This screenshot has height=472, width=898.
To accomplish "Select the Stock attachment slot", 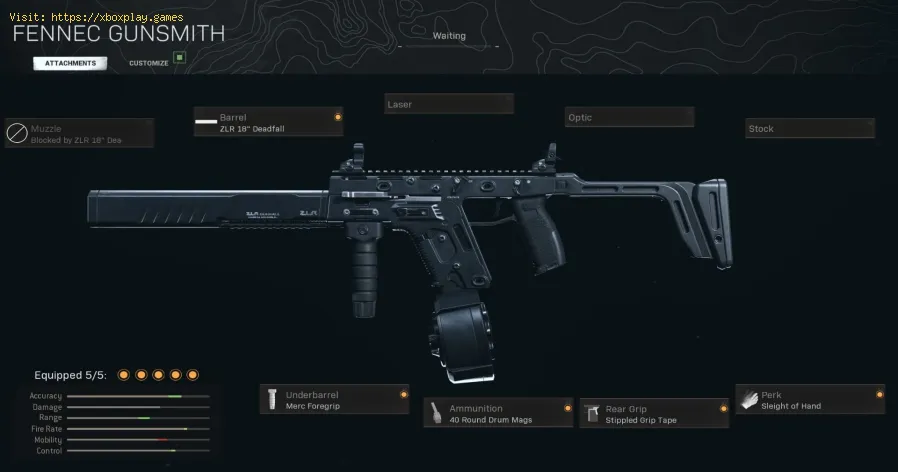I will click(x=810, y=128).
